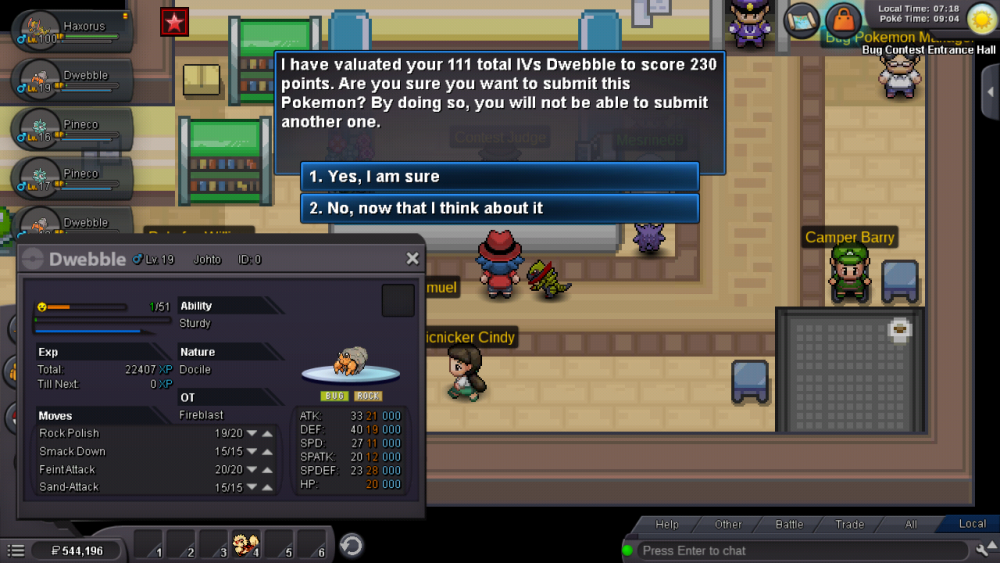Viewport: 1000px width, 563px height.
Task: Use the Arcanine hotbar slot 4
Action: coord(244,545)
